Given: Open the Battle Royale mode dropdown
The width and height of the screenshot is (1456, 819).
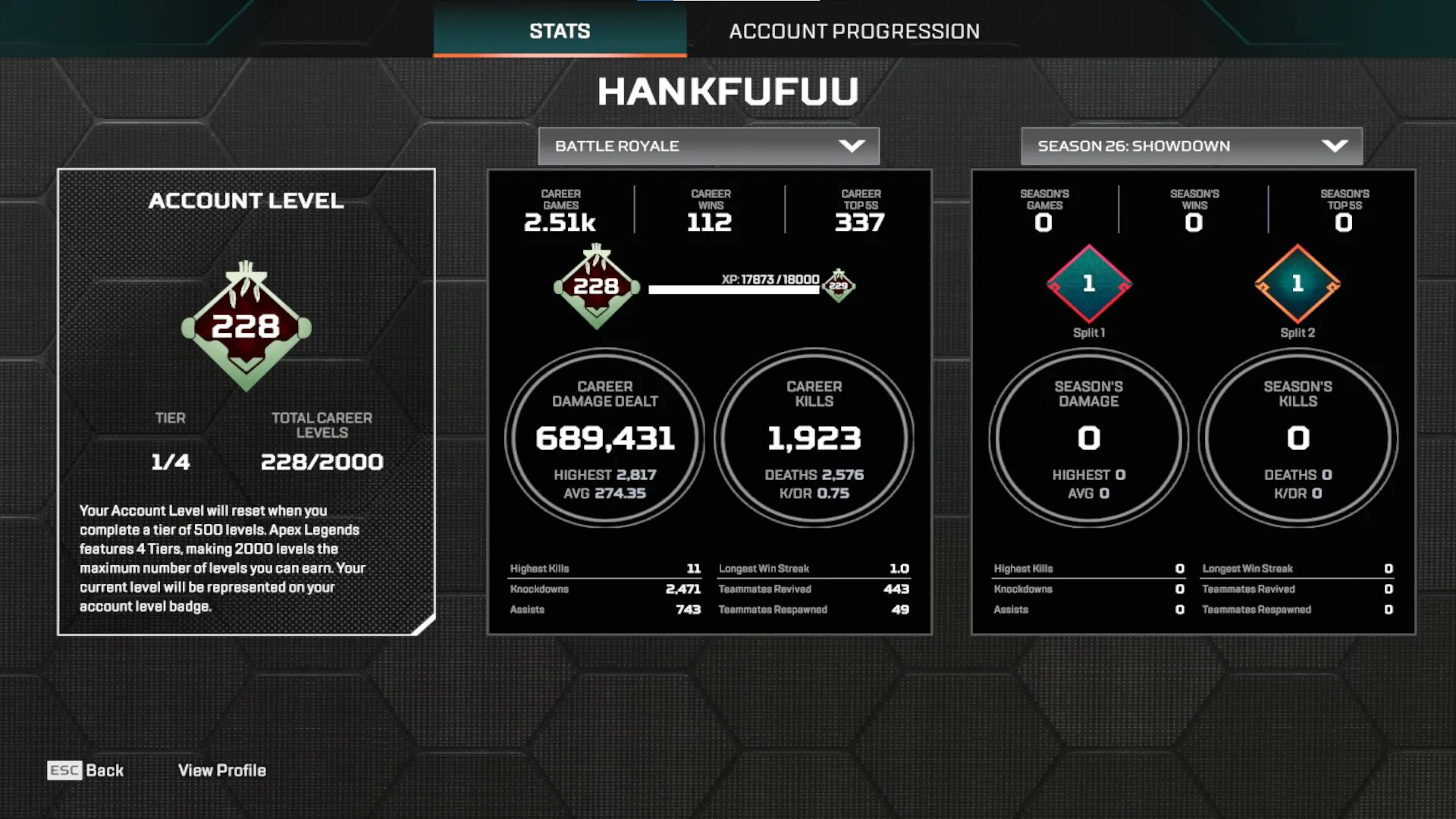Looking at the screenshot, I should coord(707,146).
